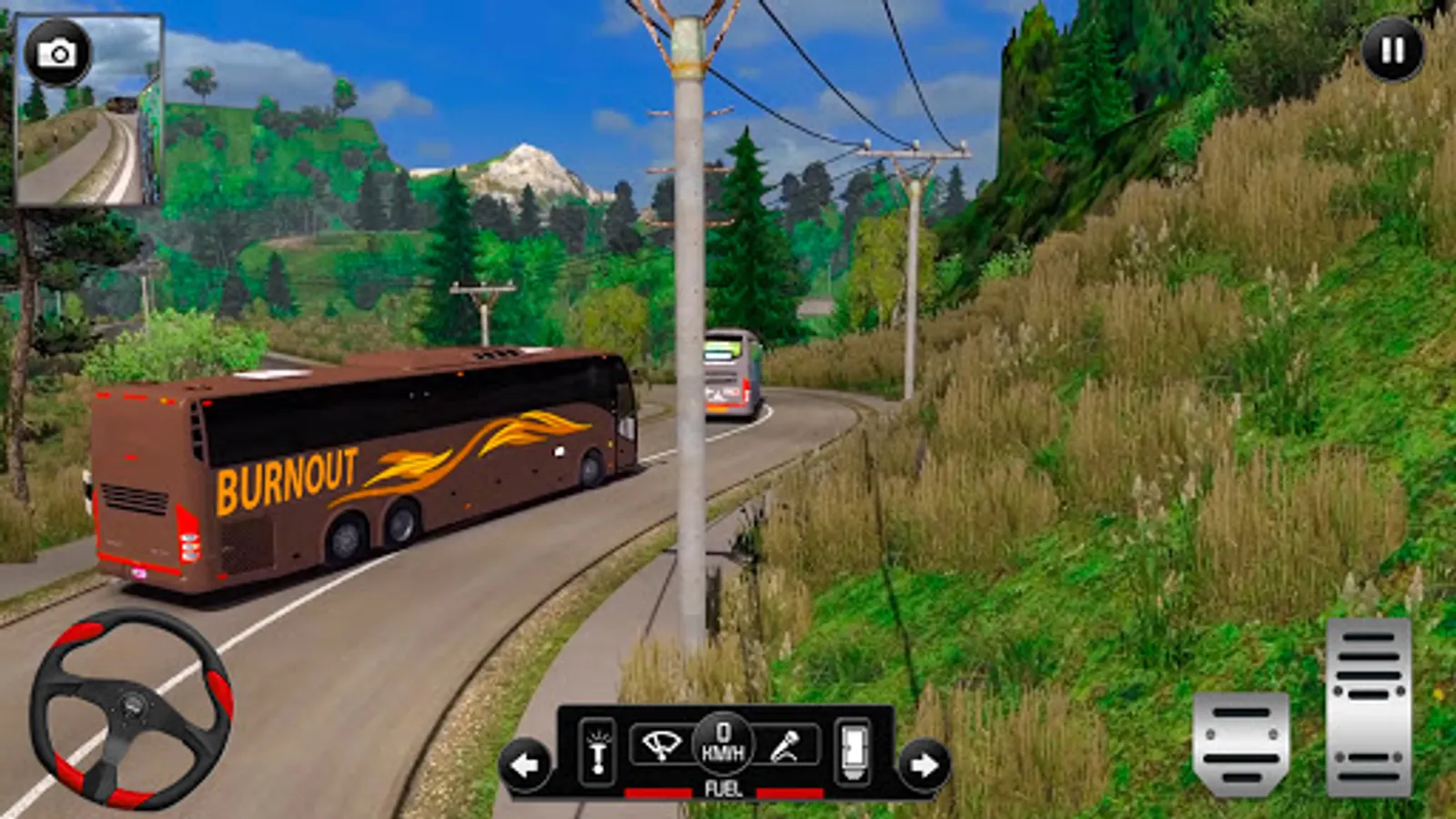Screen dimensions: 1456x819
Task: Open the bus door
Action: pyautogui.click(x=854, y=752)
